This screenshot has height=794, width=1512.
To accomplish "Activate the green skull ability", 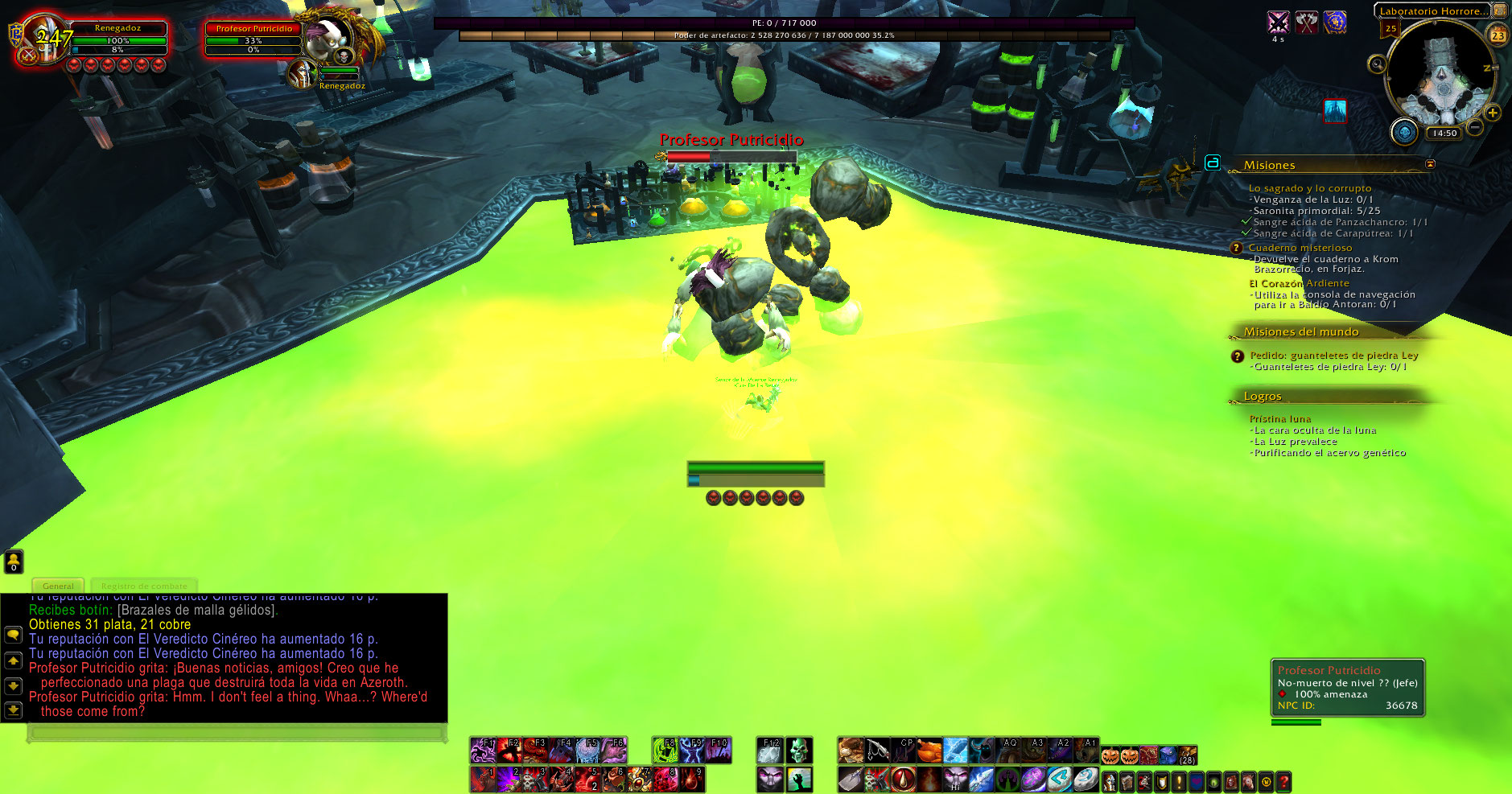I will 798,751.
